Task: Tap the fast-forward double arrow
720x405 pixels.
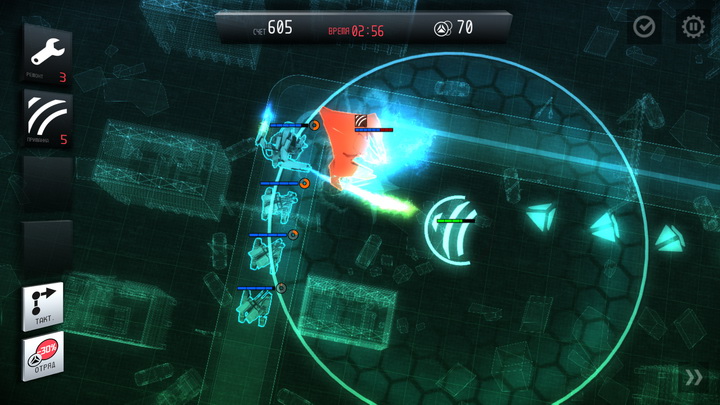Action: coord(694,377)
